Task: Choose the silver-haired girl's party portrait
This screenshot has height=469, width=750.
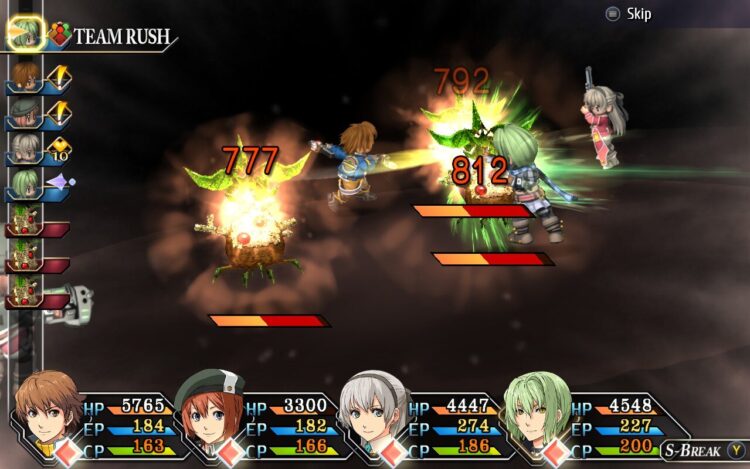Action: (x=374, y=408)
